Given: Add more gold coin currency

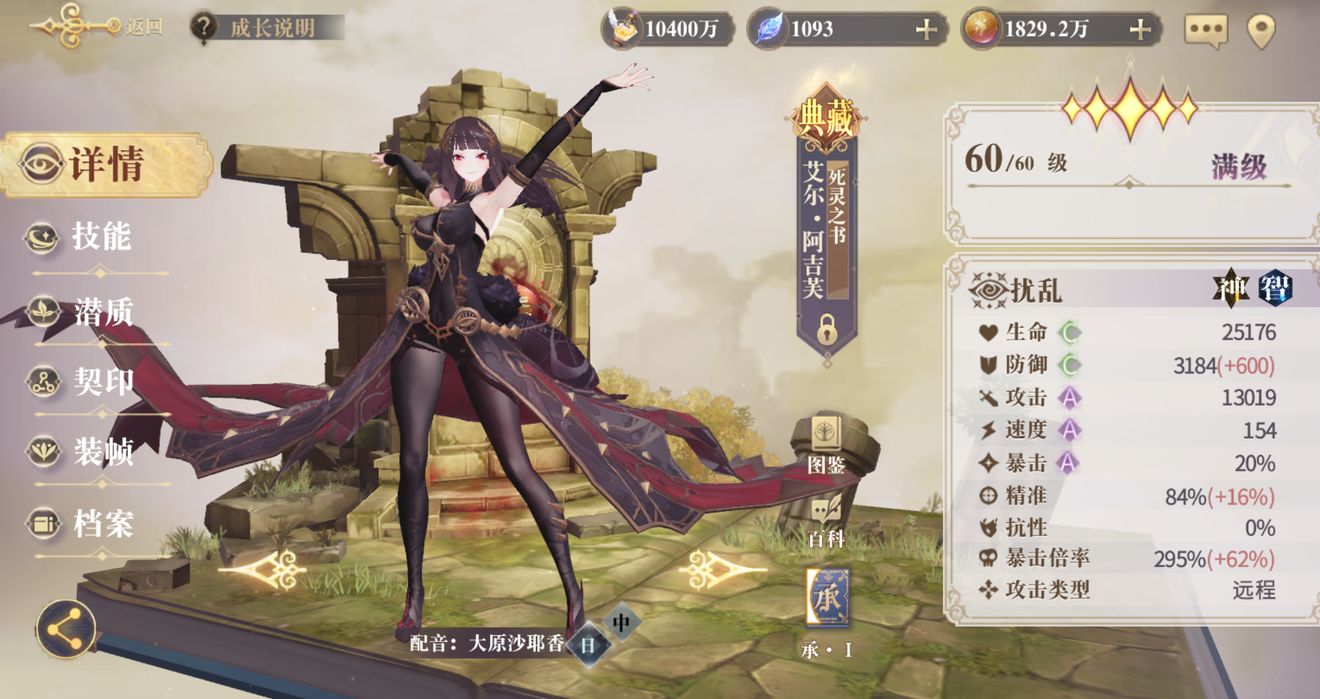Looking at the screenshot, I should [1140, 29].
